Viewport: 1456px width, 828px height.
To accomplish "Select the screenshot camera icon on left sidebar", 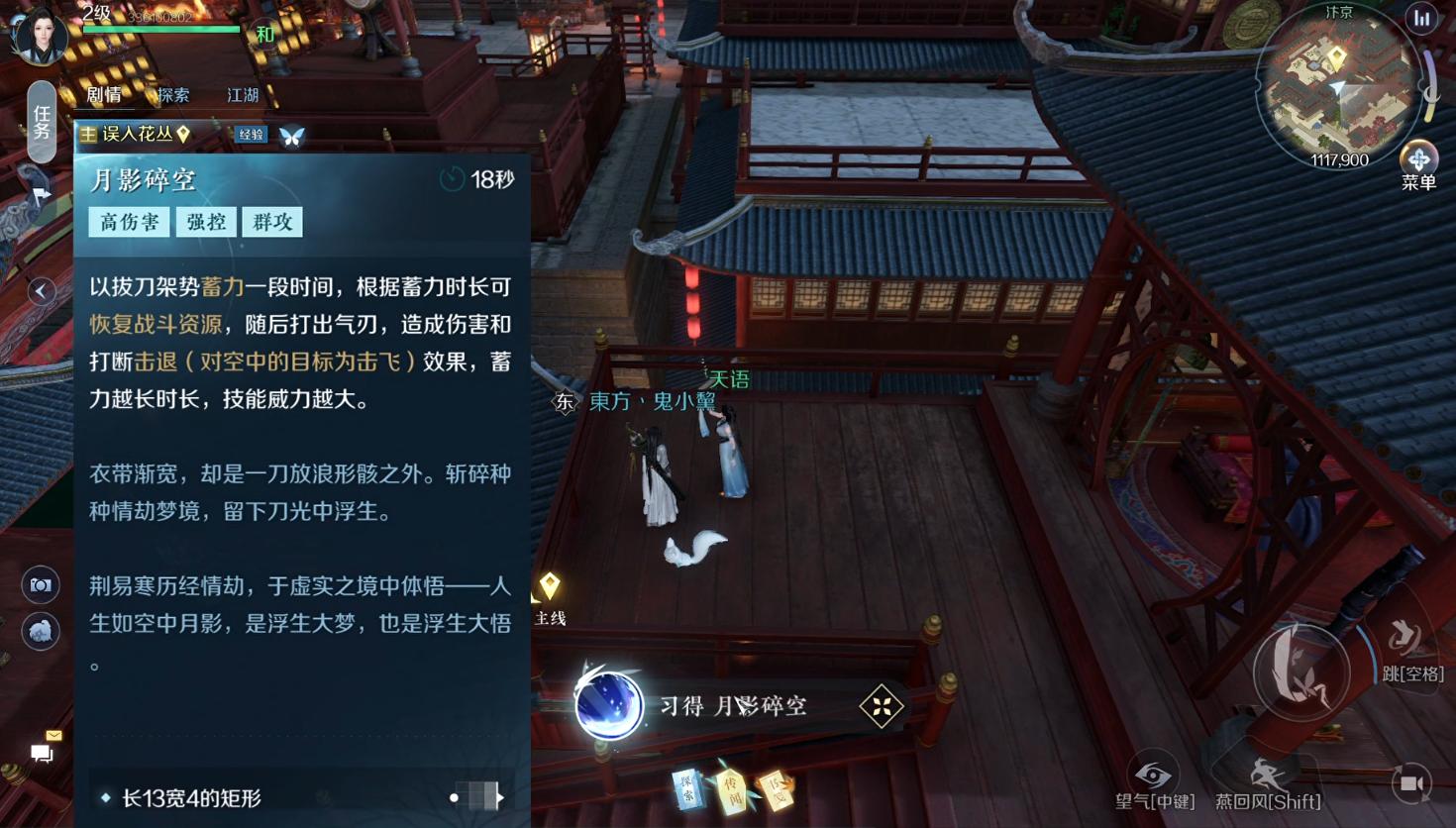I will pyautogui.click(x=41, y=584).
